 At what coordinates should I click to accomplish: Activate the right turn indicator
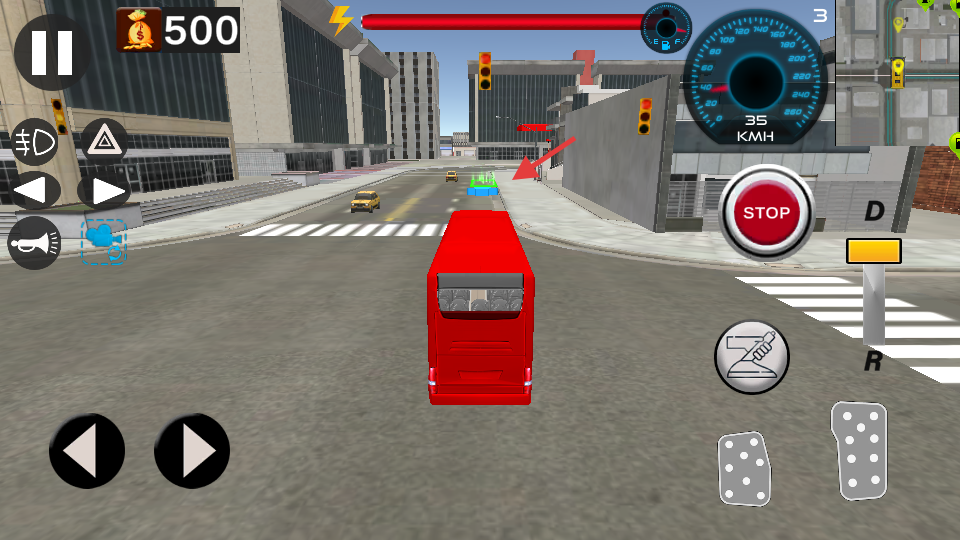(x=103, y=190)
